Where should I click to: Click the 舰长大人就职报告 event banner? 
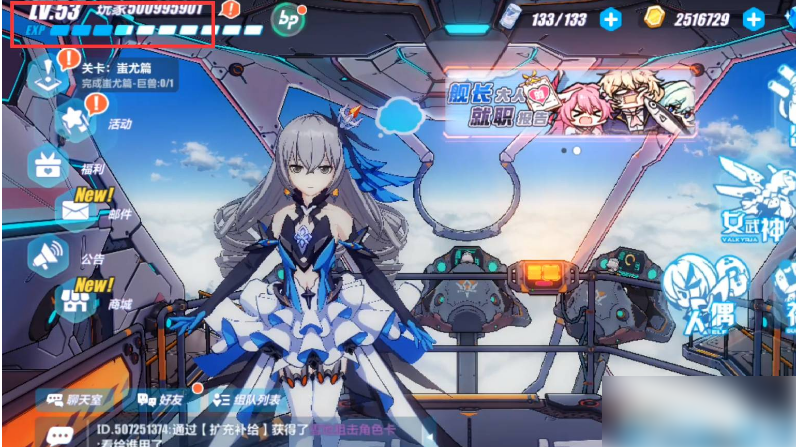click(x=569, y=105)
